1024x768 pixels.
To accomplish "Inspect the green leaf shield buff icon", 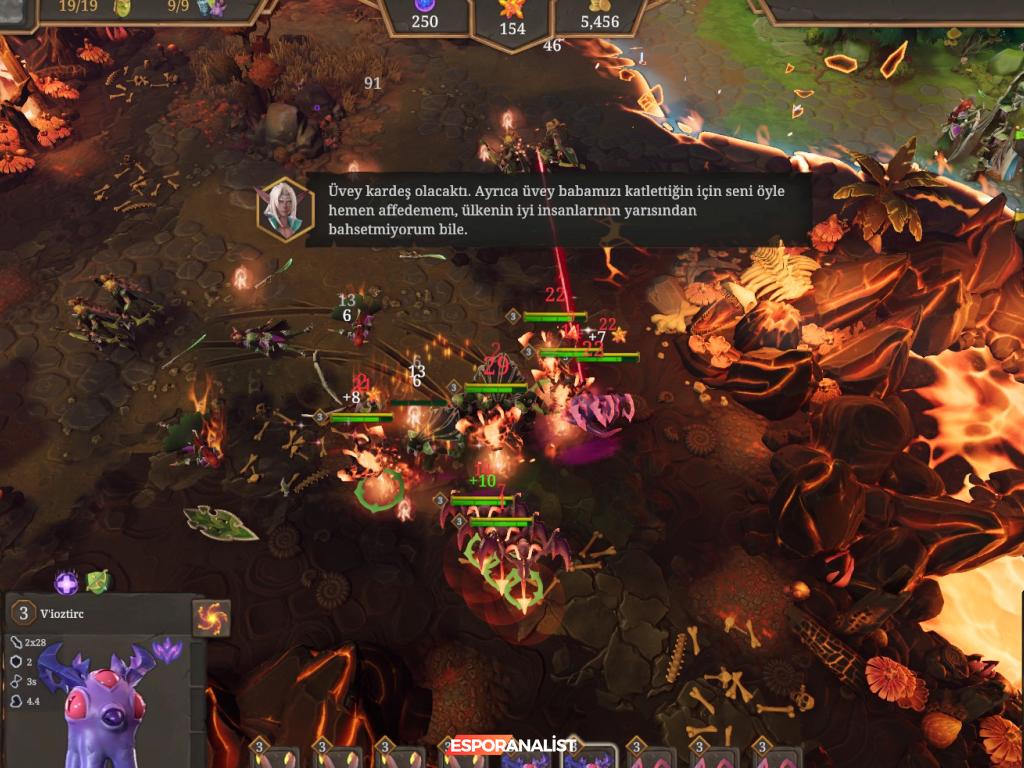I will tap(97, 581).
